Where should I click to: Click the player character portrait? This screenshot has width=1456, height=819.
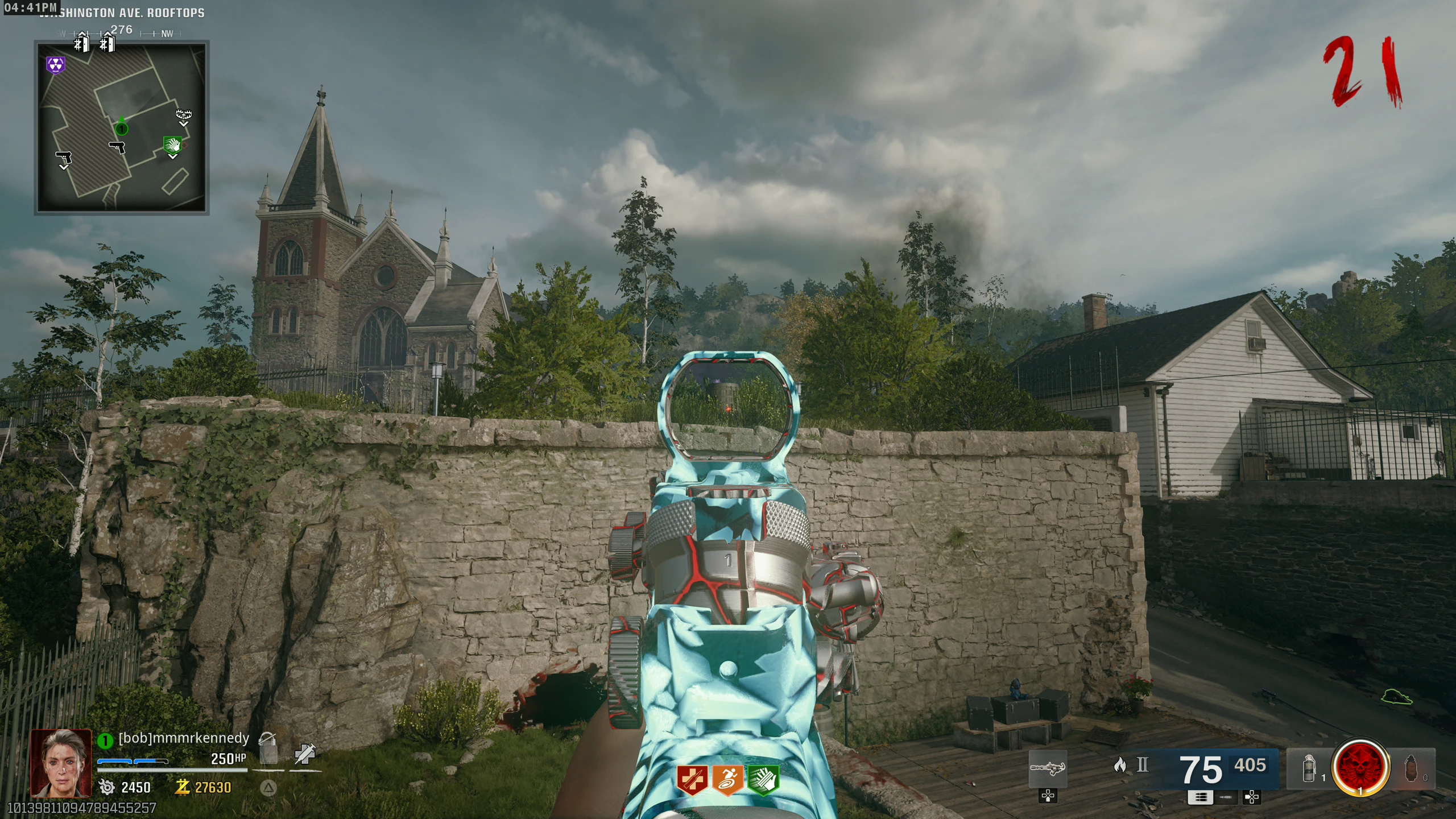pos(61,763)
